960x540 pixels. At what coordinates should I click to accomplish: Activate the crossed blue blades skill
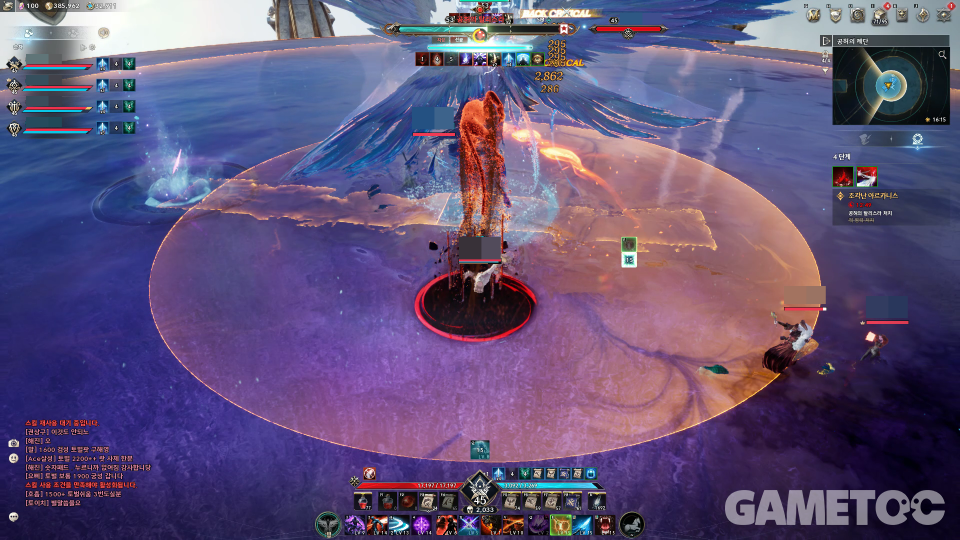coord(468,524)
